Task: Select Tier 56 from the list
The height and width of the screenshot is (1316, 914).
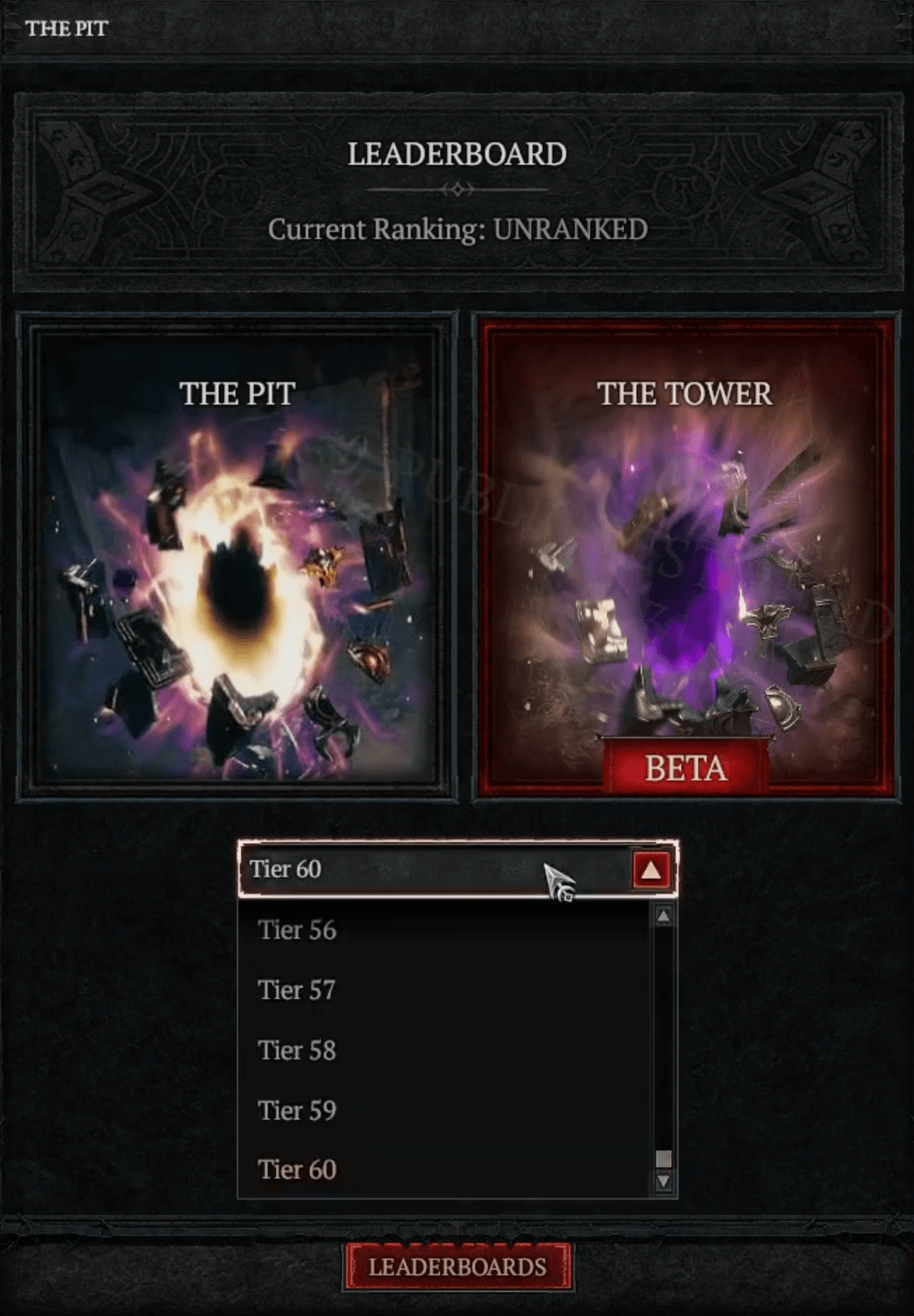Action: tap(297, 931)
